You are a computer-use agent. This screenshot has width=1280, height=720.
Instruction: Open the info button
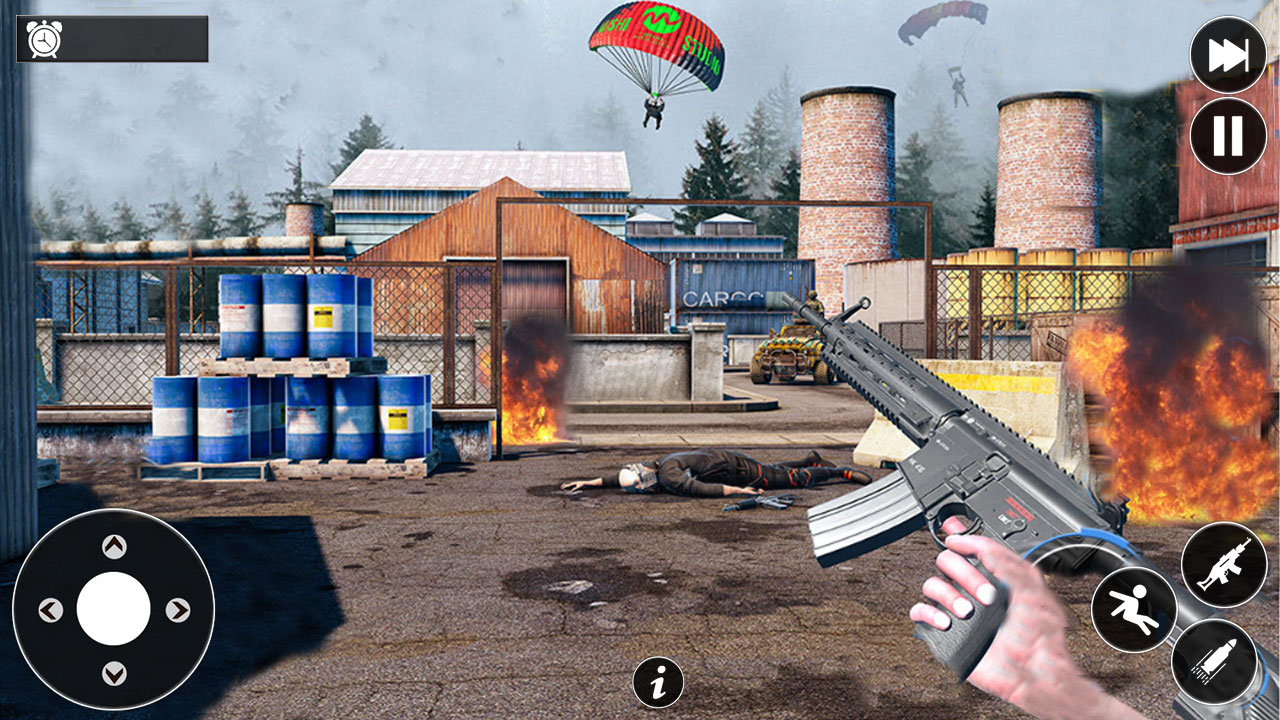pyautogui.click(x=658, y=683)
